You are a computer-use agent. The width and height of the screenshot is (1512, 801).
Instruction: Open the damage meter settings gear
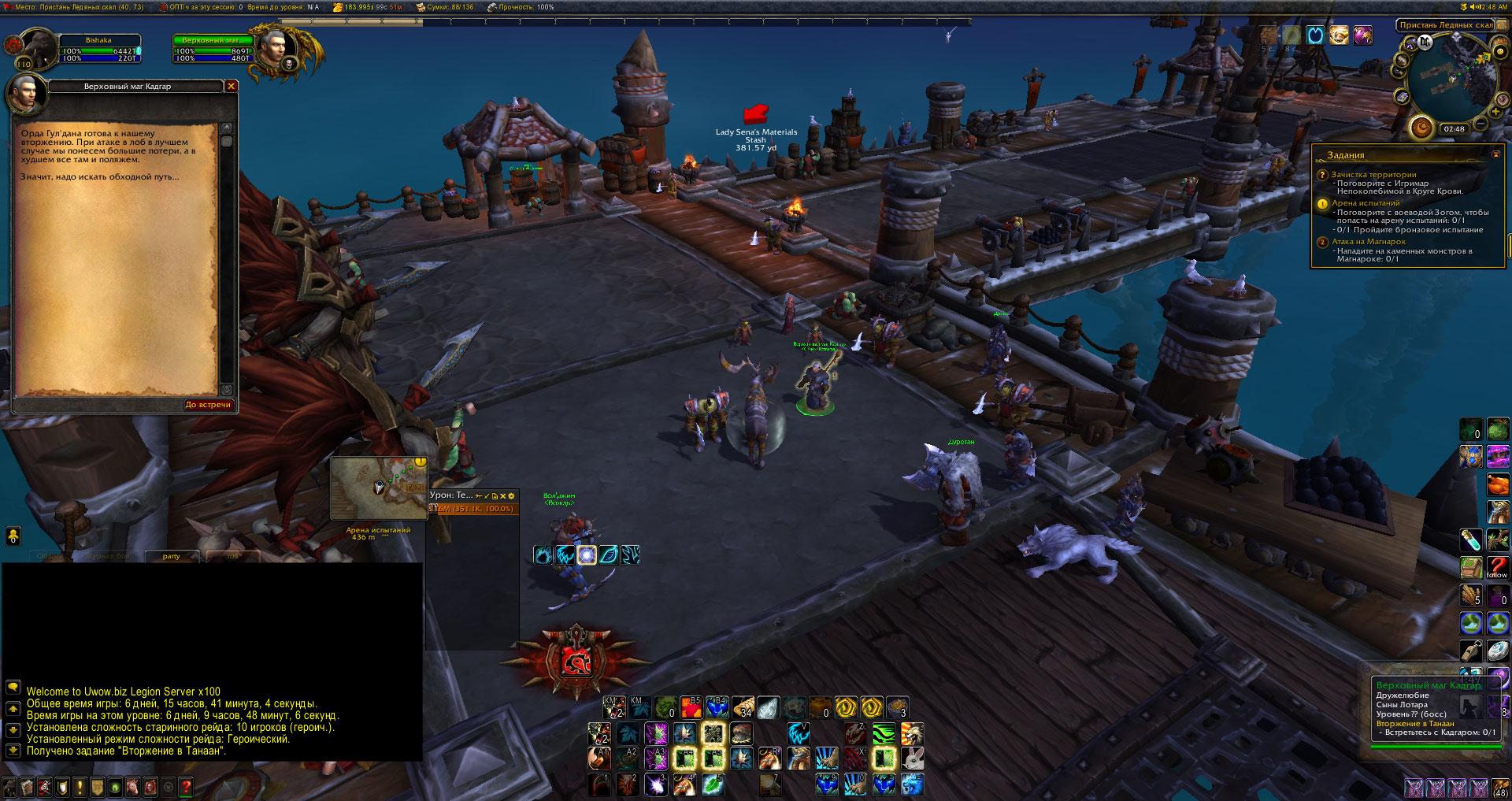click(x=511, y=495)
